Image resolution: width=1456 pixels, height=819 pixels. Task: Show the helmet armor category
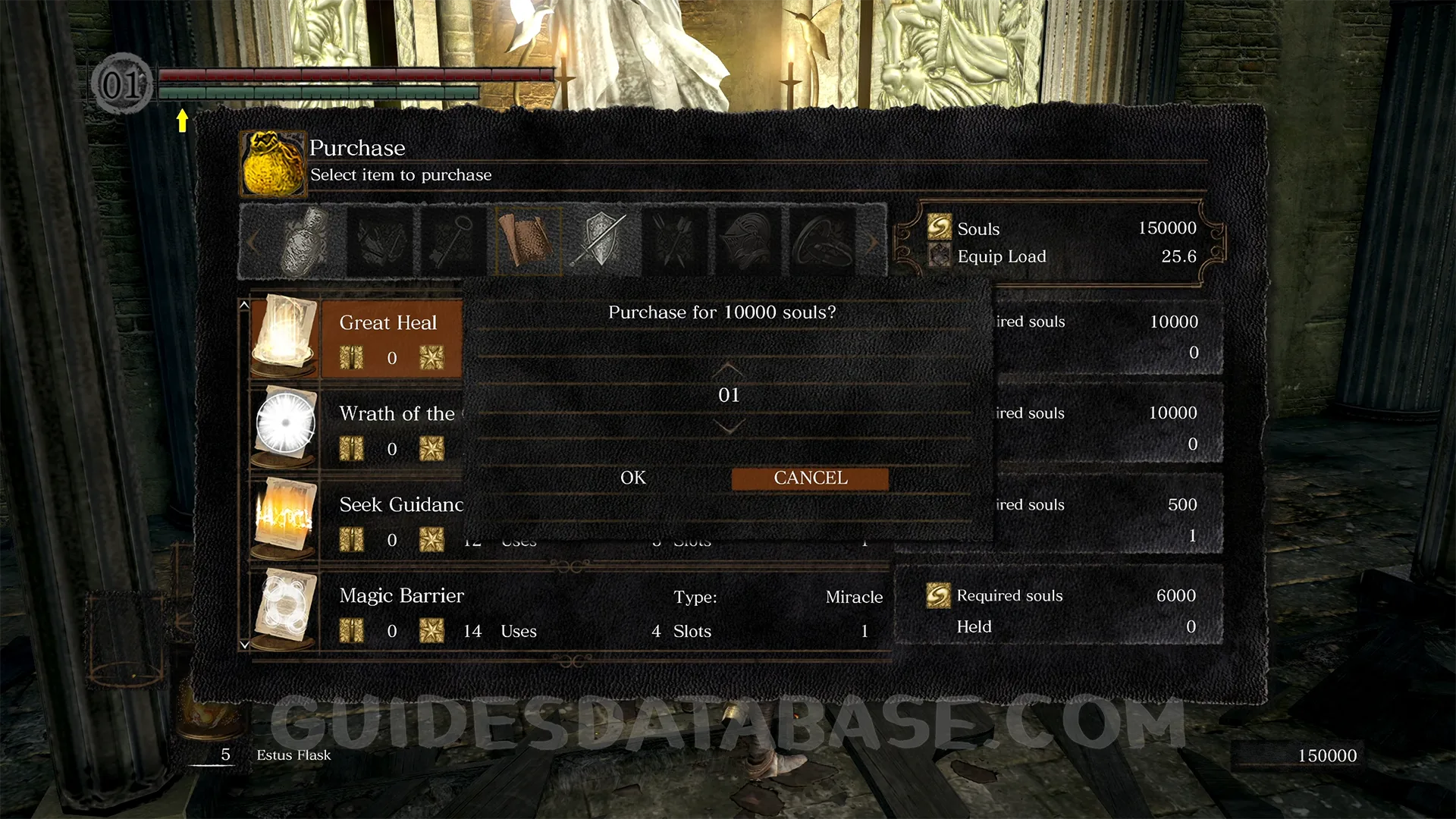point(748,240)
